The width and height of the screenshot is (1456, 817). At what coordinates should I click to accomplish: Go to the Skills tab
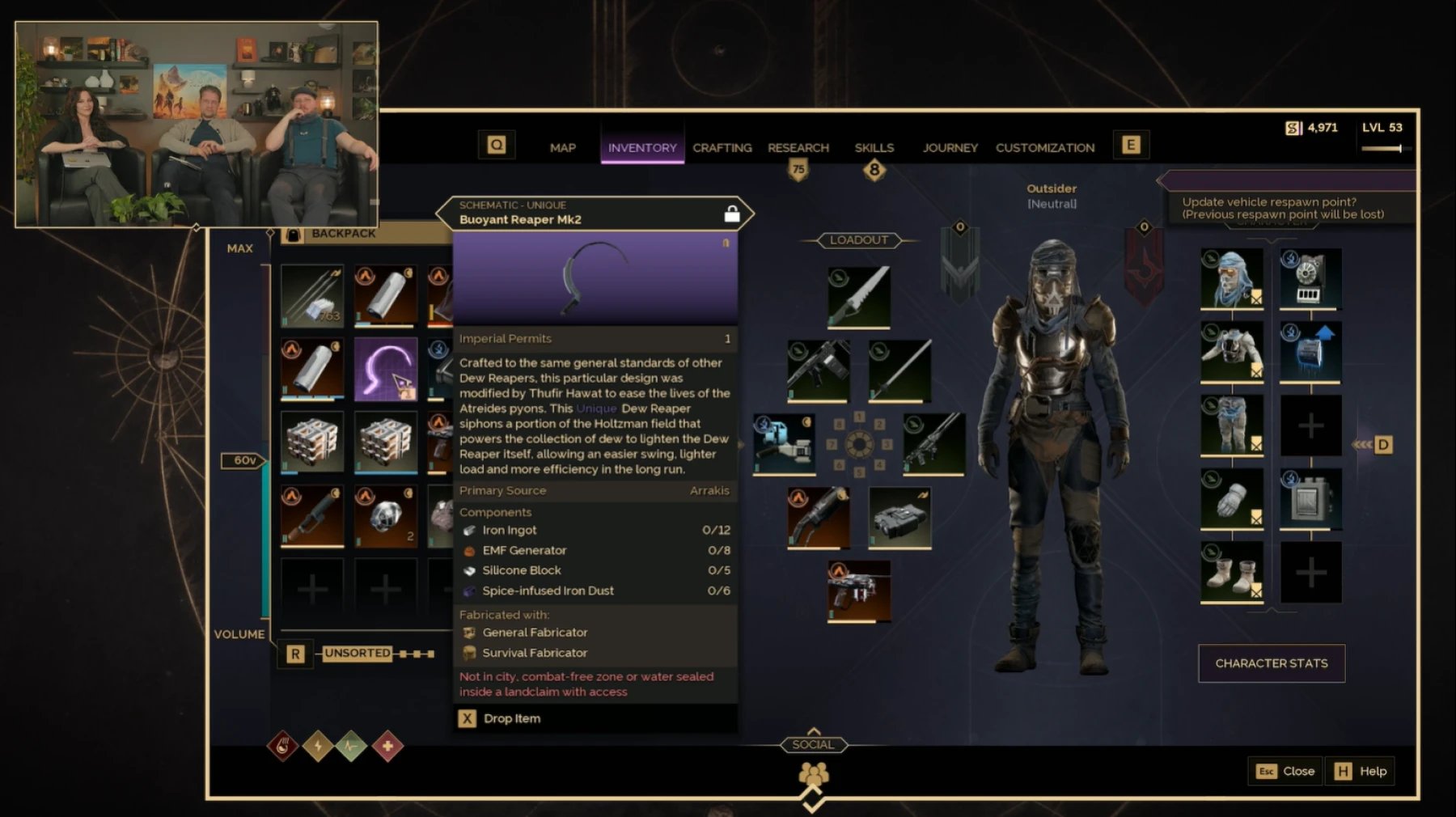[x=874, y=148]
